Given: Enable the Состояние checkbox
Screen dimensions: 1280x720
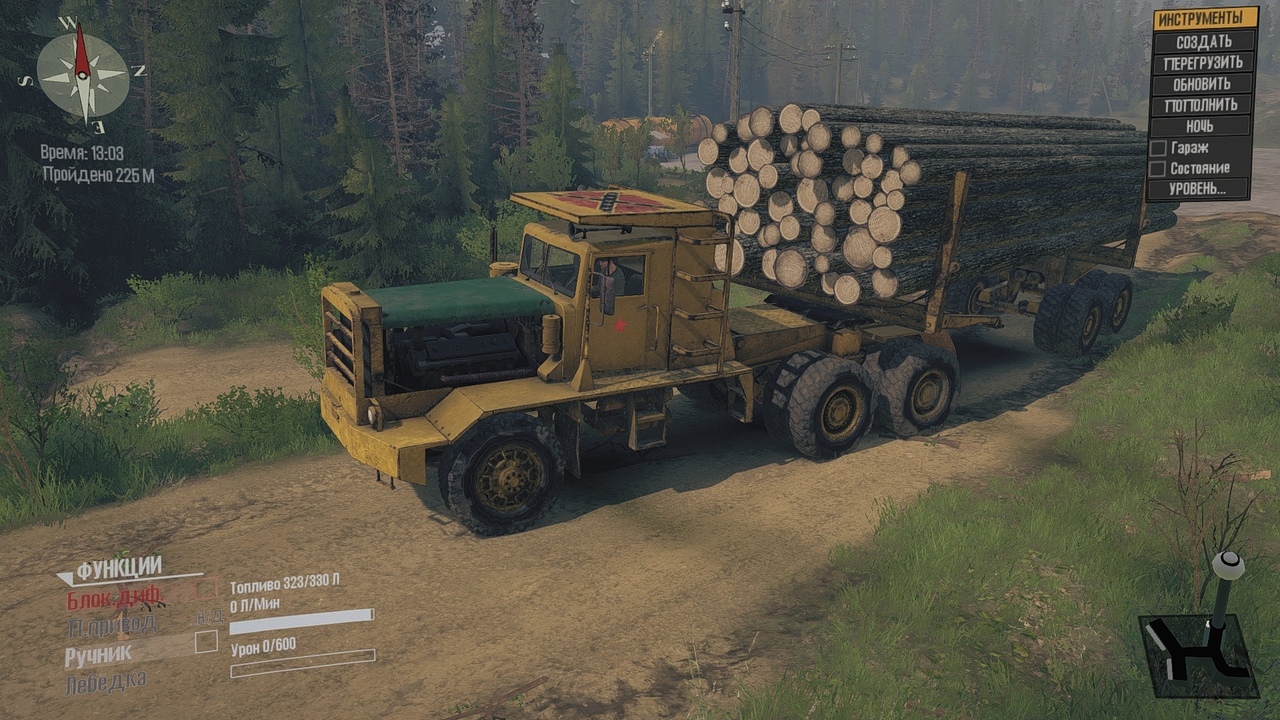Looking at the screenshot, I should [1158, 168].
